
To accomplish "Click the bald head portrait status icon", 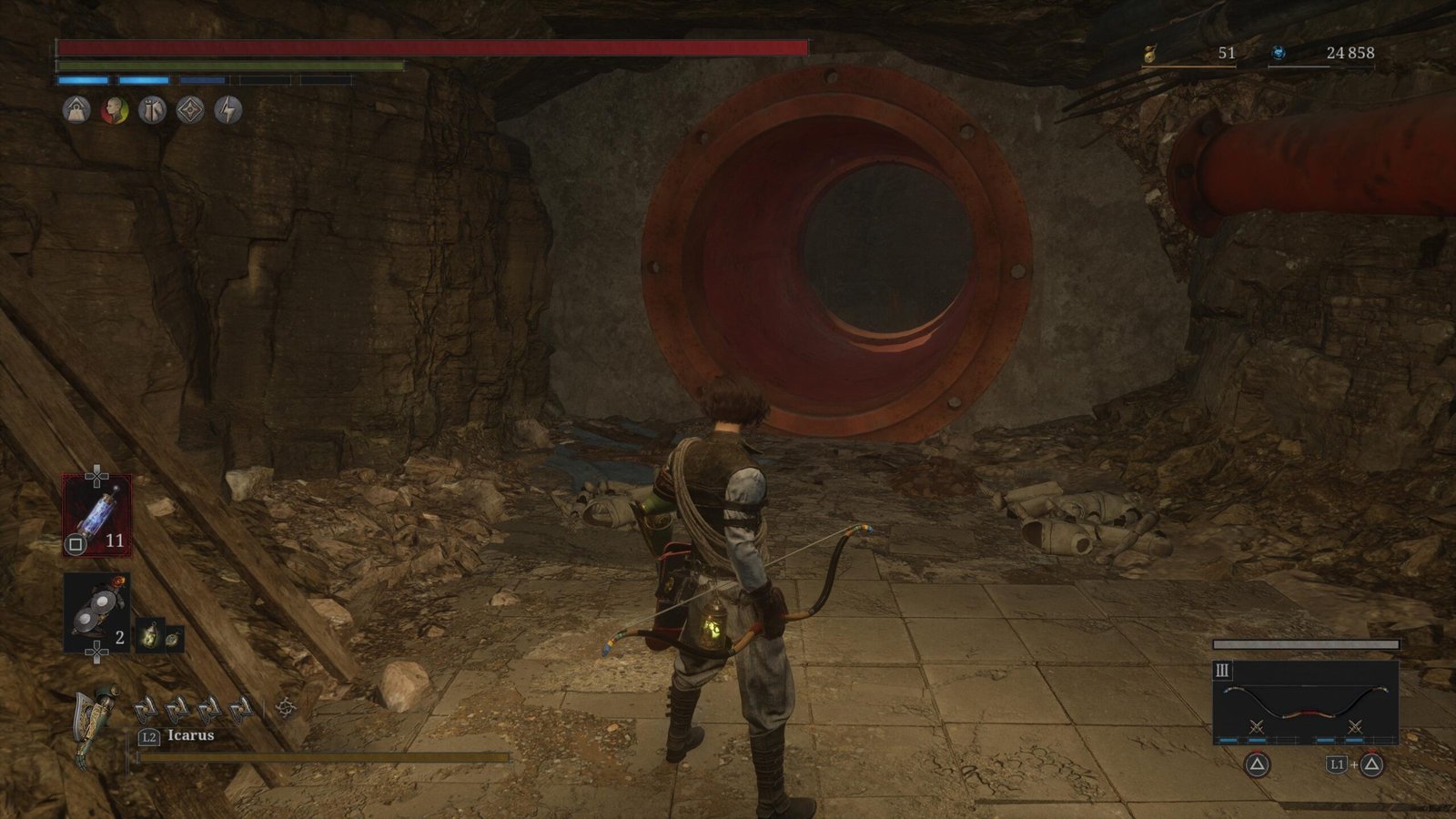I will point(114,111).
